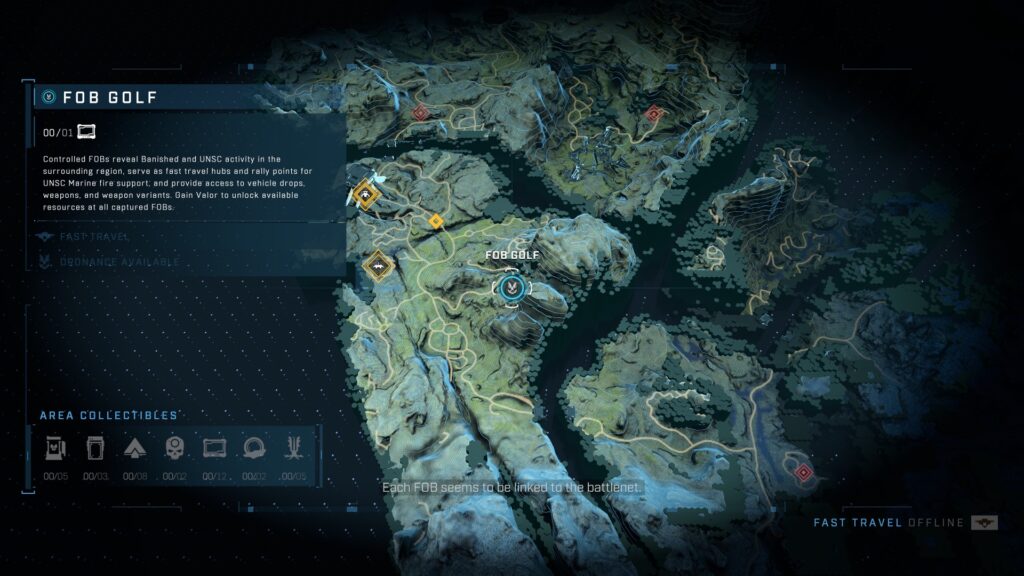Select the Spartan Core chevron collectible icon
This screenshot has width=1024, height=576.
pos(133,448)
